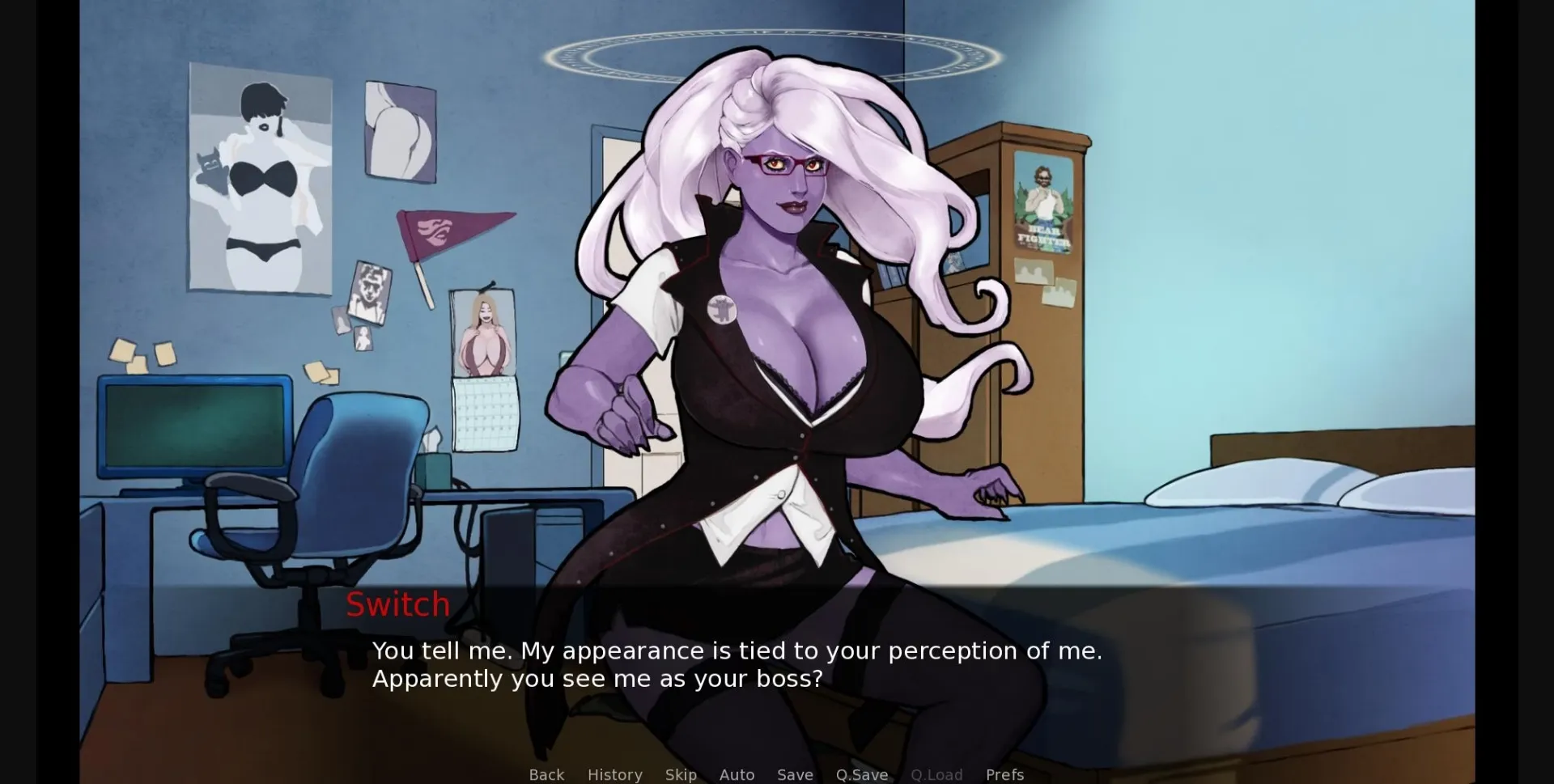Go Back to the previous dialogue line
This screenshot has width=1554, height=784.
pyautogui.click(x=546, y=774)
